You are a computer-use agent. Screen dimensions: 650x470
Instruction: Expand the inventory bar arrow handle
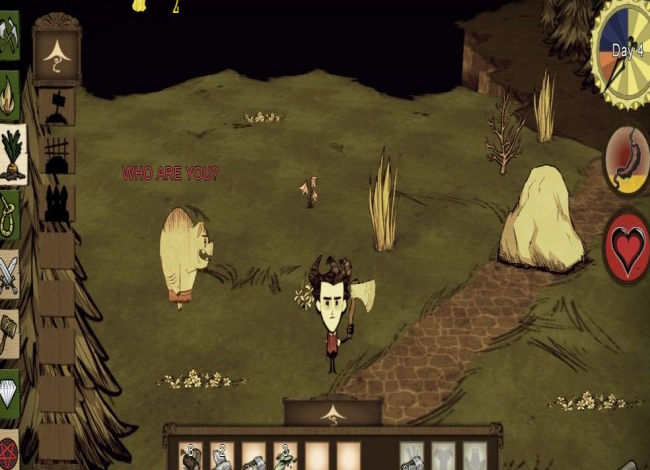[332, 412]
